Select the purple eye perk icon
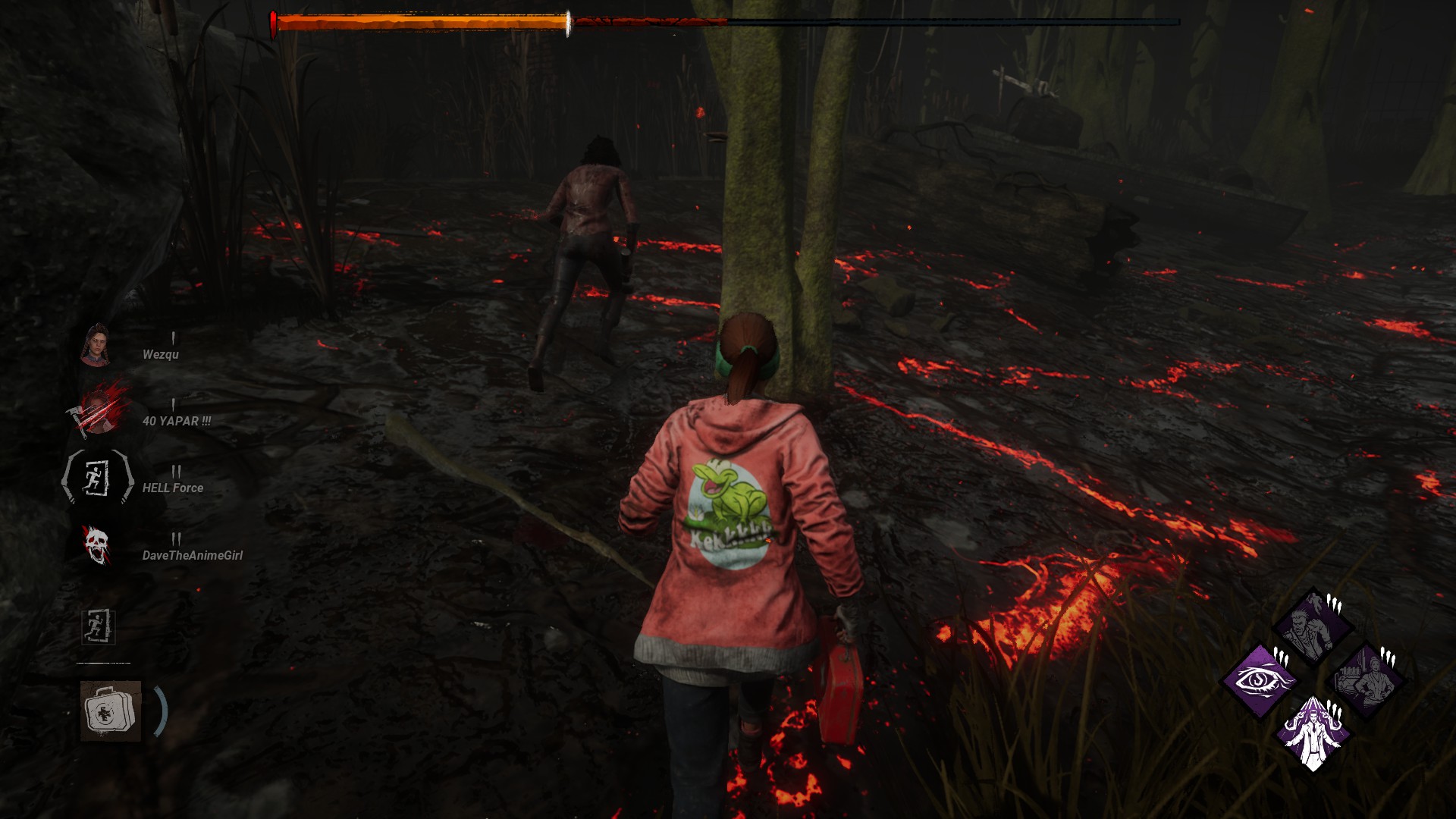Viewport: 1456px width, 819px height. pyautogui.click(x=1259, y=680)
